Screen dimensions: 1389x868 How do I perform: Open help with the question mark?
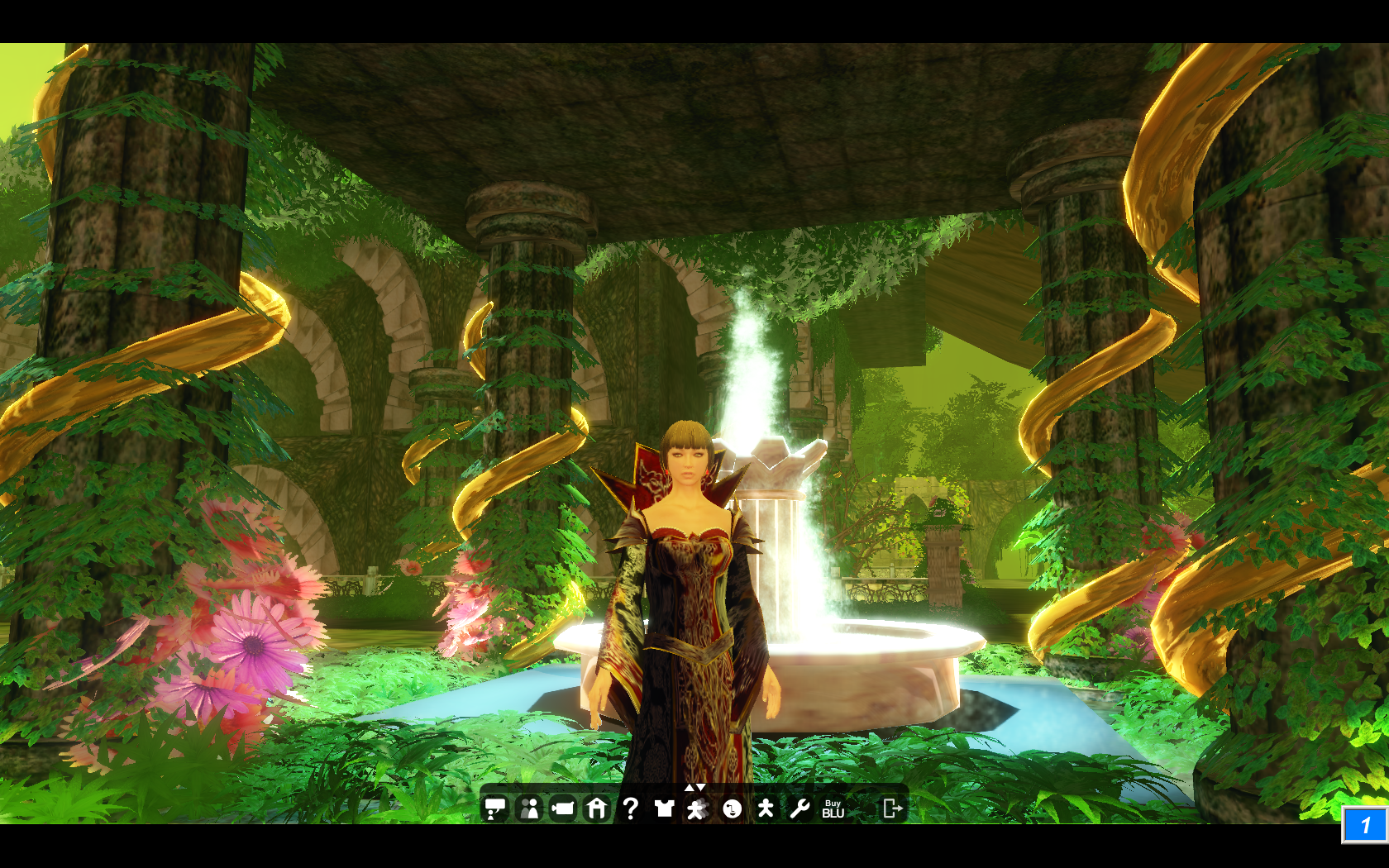click(x=630, y=808)
